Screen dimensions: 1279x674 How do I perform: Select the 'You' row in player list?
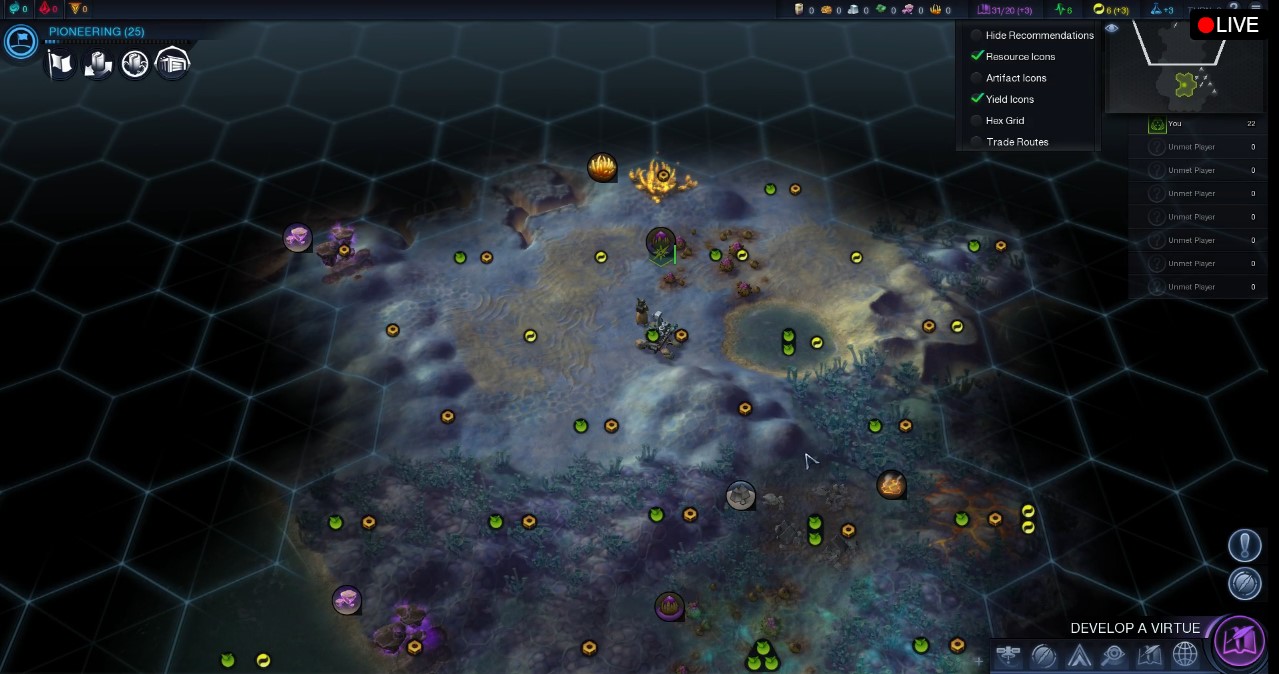click(1200, 124)
